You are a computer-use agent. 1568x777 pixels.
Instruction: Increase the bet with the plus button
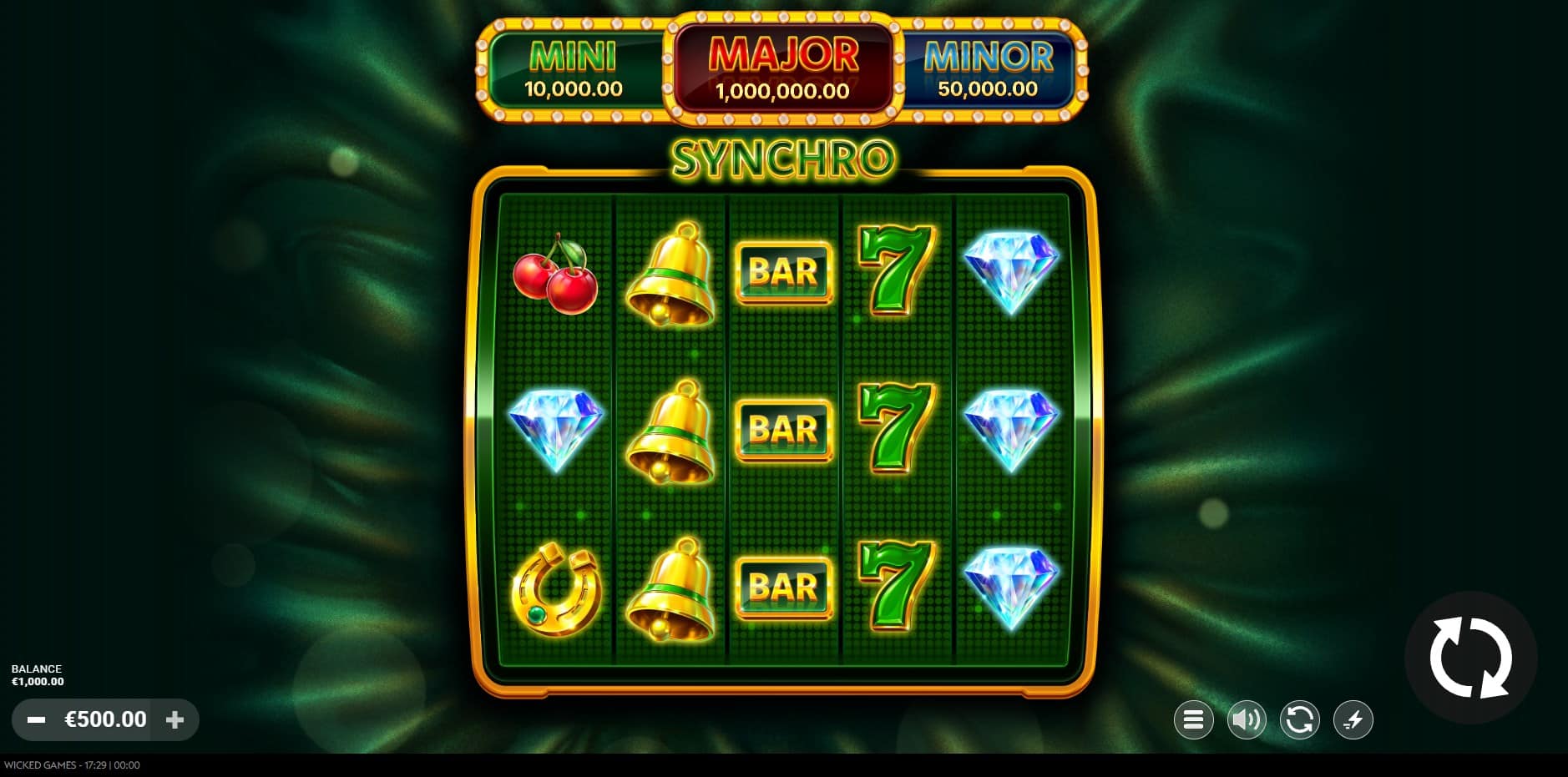pos(175,719)
